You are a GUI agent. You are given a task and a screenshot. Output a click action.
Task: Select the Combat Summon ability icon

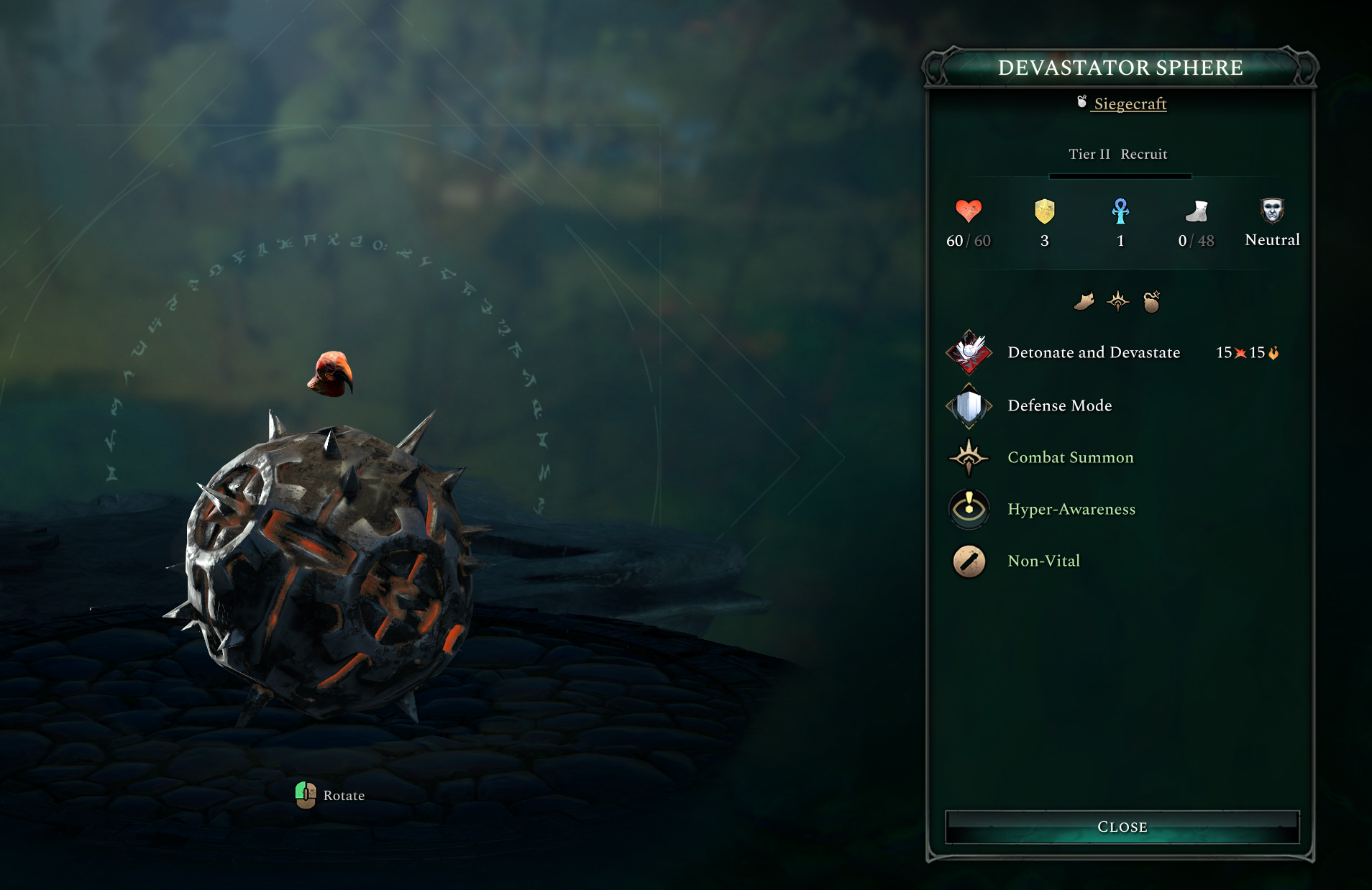pos(969,457)
